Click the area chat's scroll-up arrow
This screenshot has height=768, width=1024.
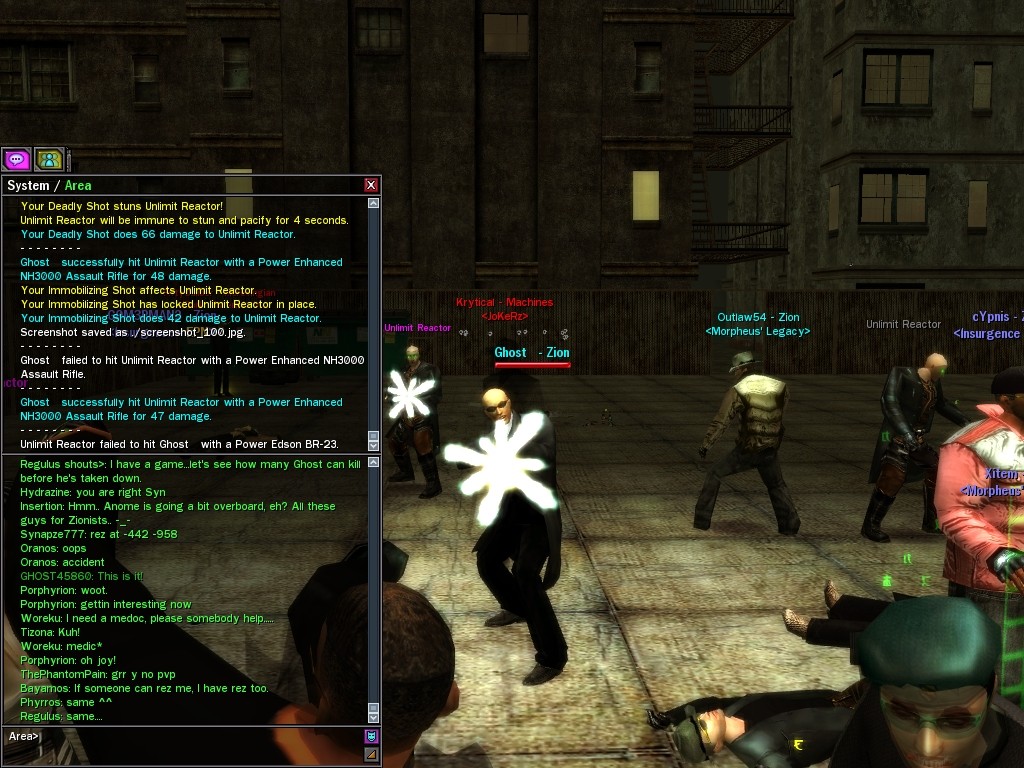point(374,463)
